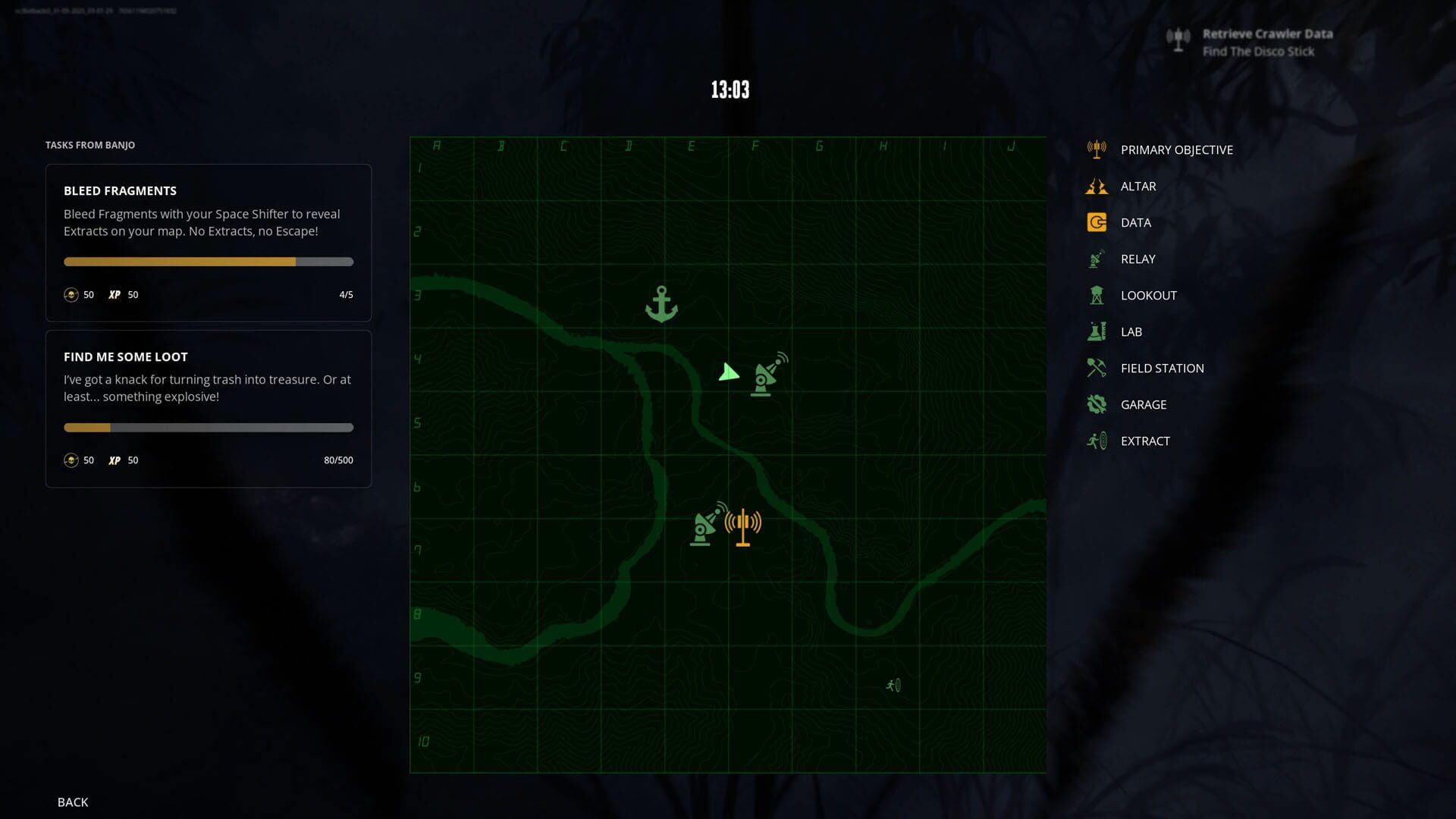Viewport: 1456px width, 819px height.
Task: Click the extract runner icon on the map
Action: (893, 685)
